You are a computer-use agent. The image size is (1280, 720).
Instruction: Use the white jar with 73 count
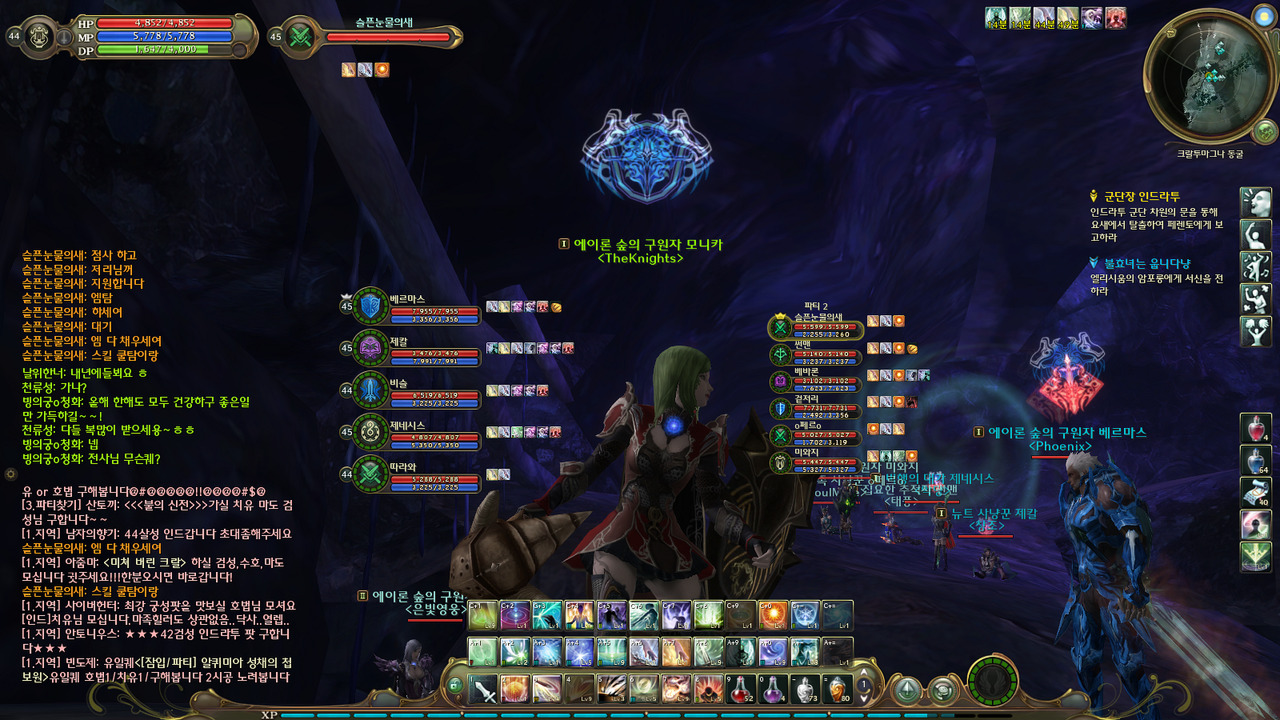pyautogui.click(x=805, y=688)
